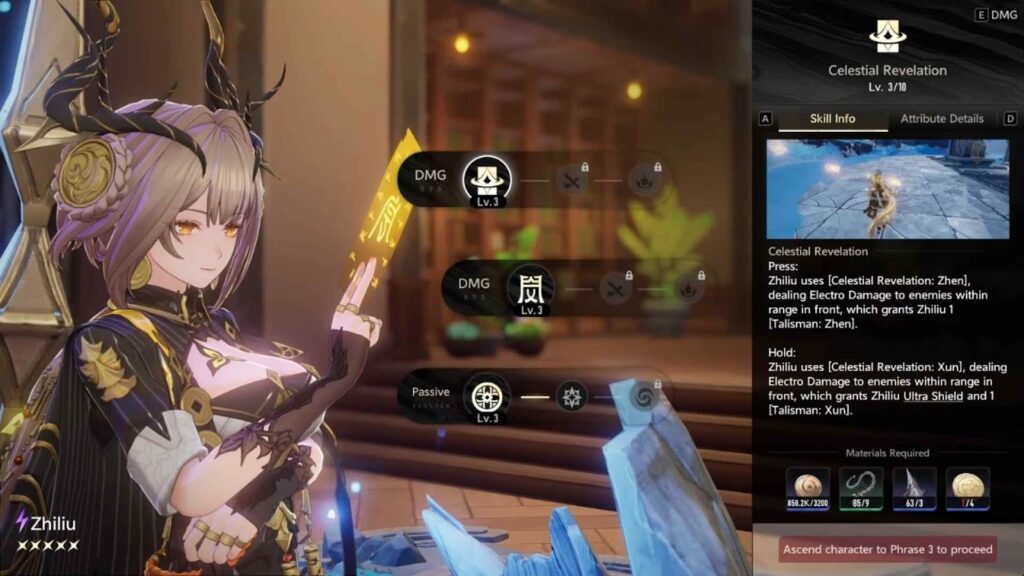Switch to the Skill Info tab
The height and width of the screenshot is (576, 1024).
831,119
